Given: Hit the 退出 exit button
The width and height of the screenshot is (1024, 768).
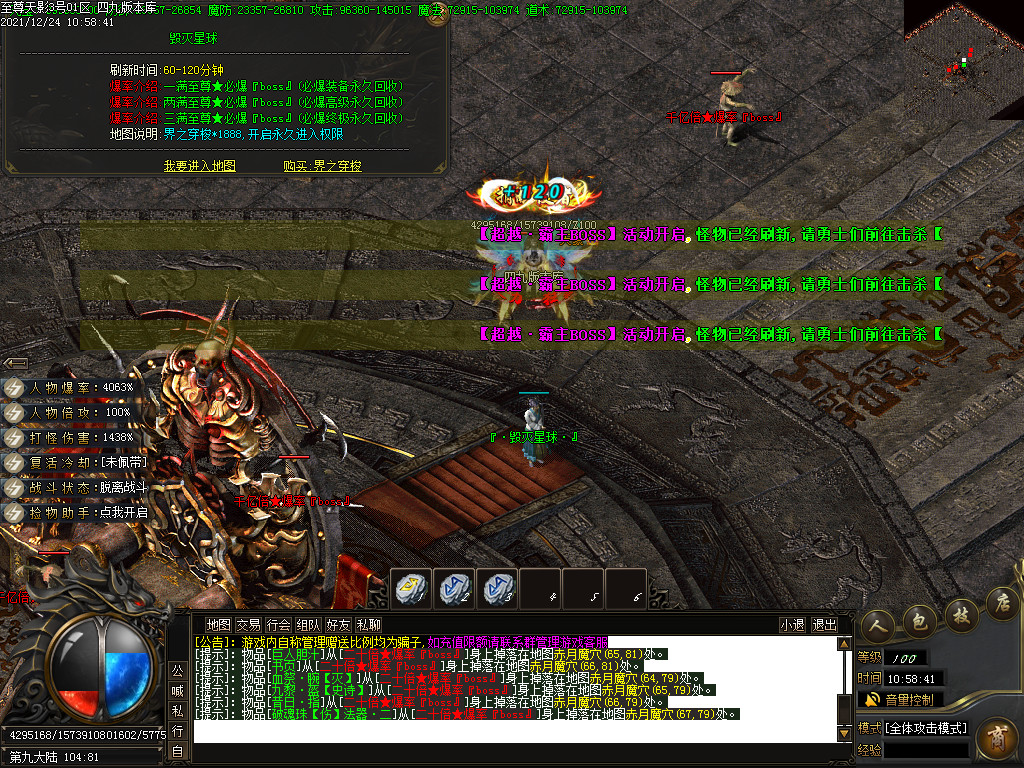Looking at the screenshot, I should (824, 625).
